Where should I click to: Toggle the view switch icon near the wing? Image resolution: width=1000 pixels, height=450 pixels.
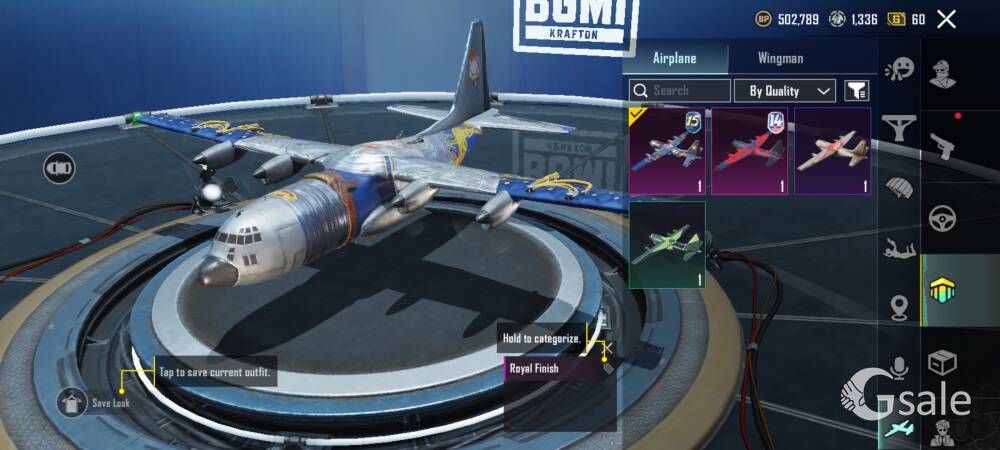click(x=59, y=167)
